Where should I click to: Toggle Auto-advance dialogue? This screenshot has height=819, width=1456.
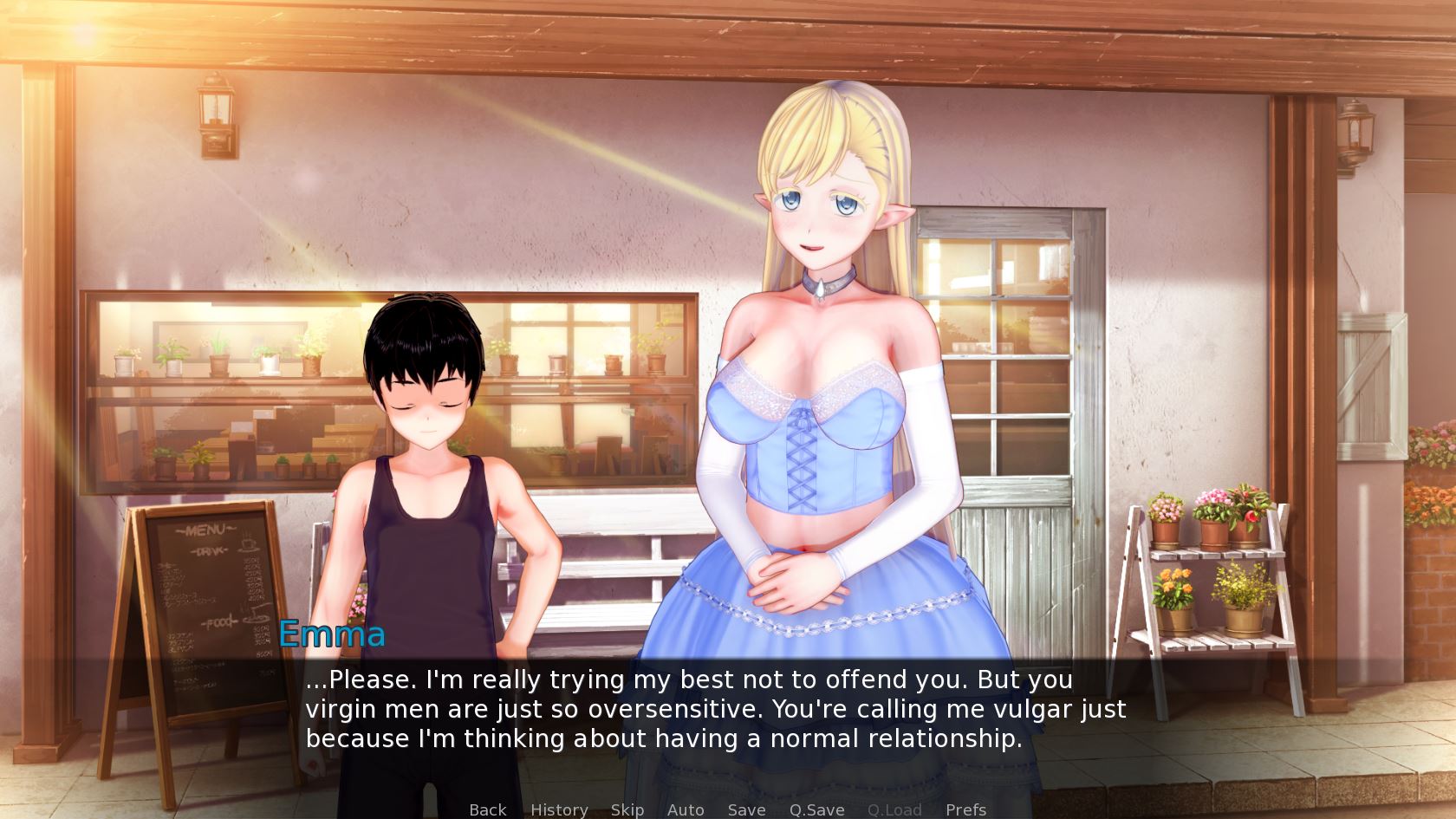[x=686, y=809]
